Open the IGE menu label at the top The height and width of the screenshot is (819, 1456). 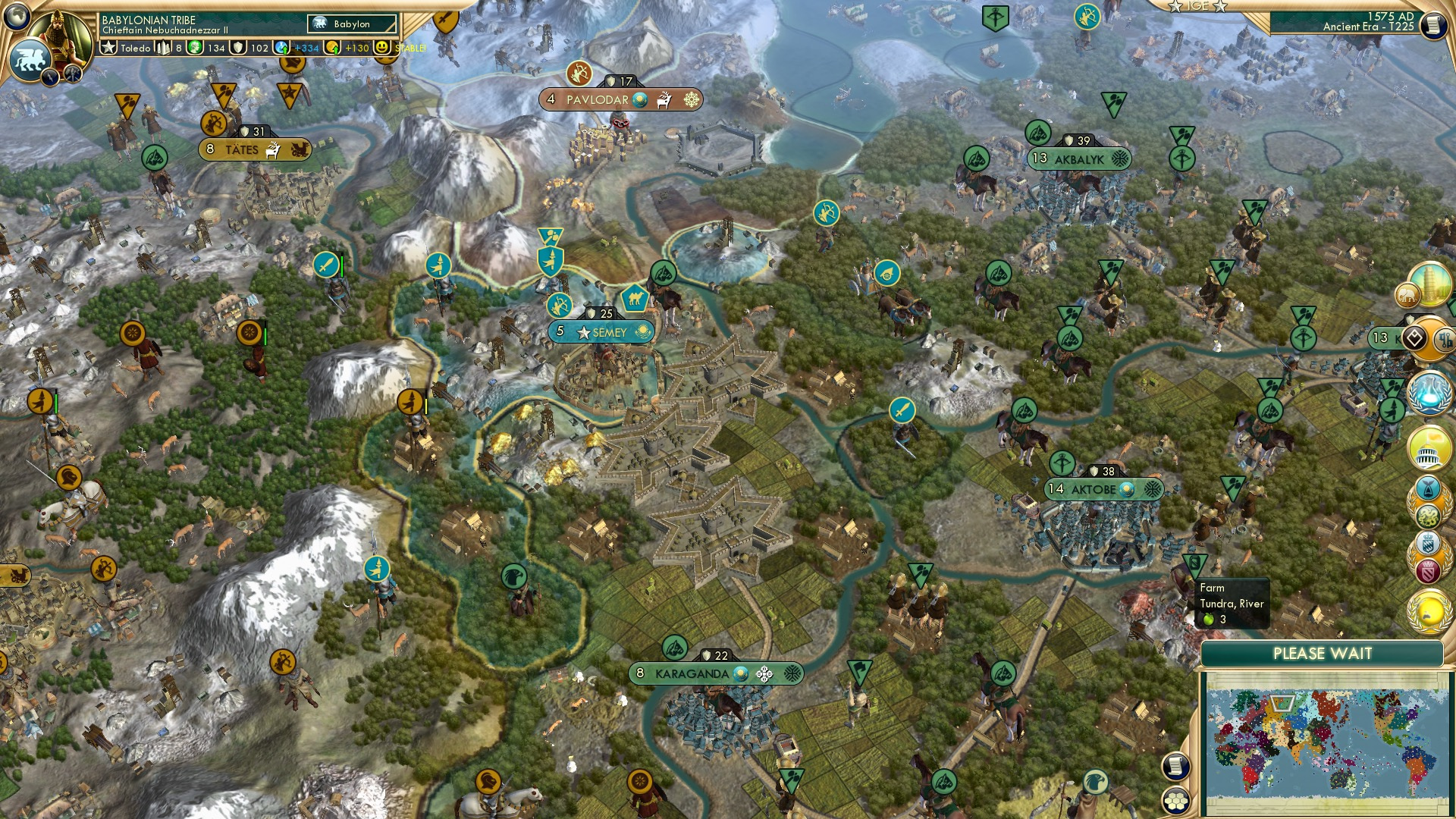(x=1197, y=6)
